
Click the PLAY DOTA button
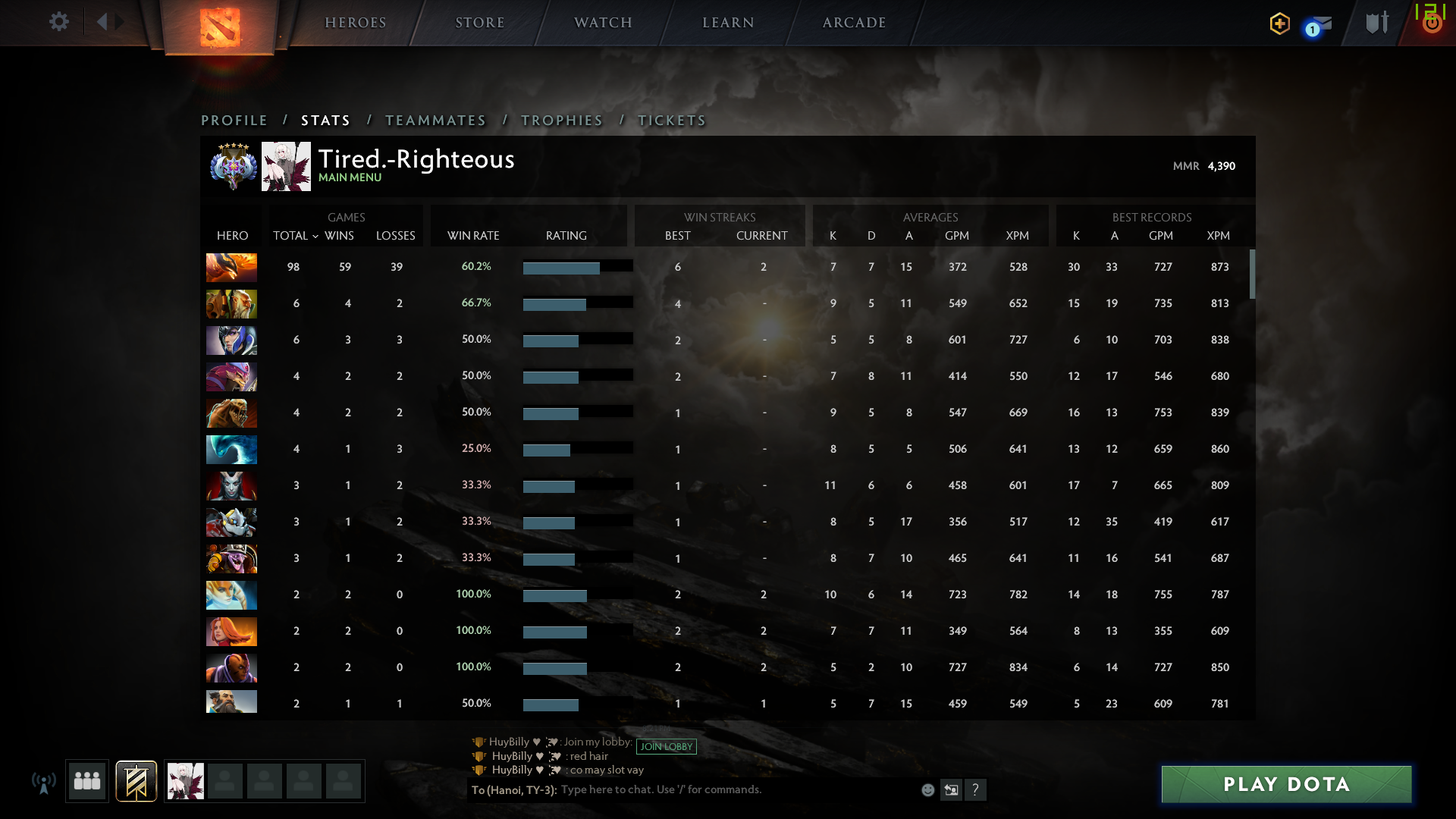click(x=1285, y=784)
